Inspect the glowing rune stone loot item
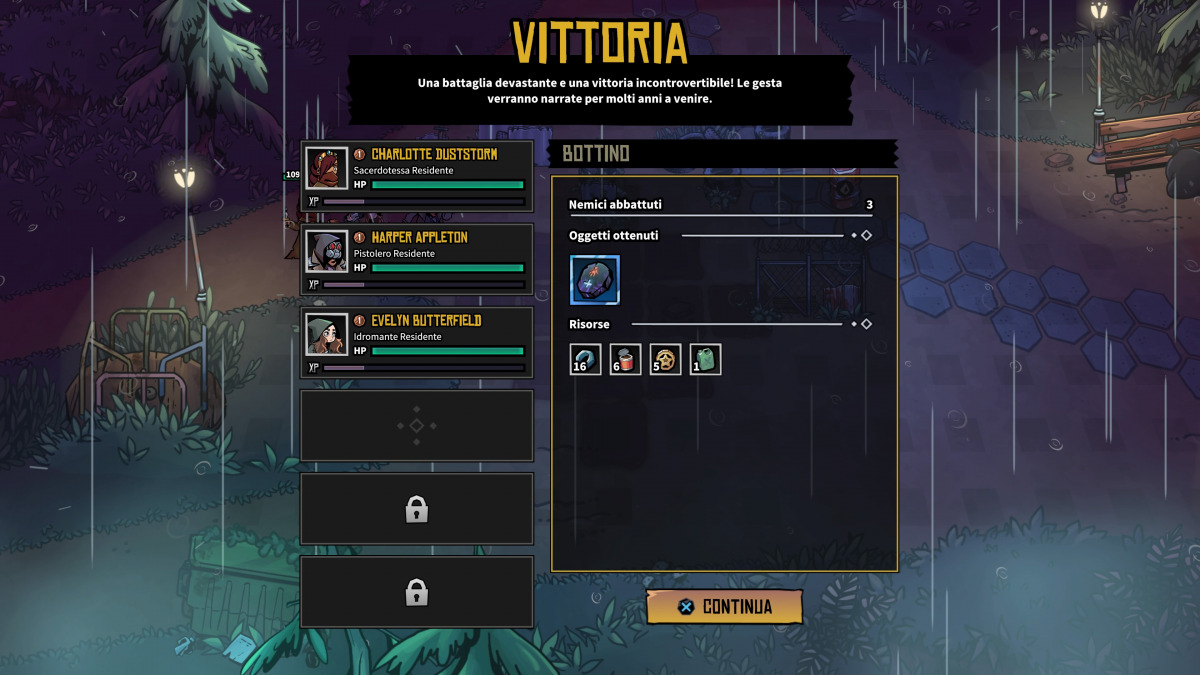 click(595, 280)
